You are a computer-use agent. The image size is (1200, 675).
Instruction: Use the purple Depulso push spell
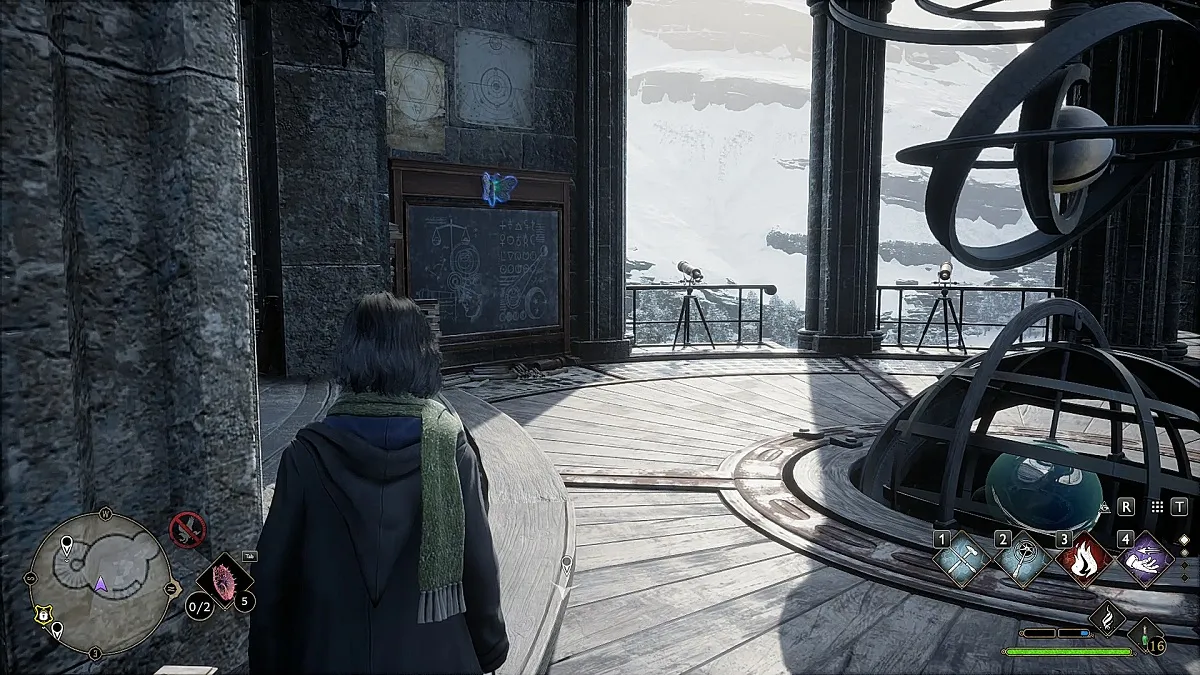click(1146, 560)
